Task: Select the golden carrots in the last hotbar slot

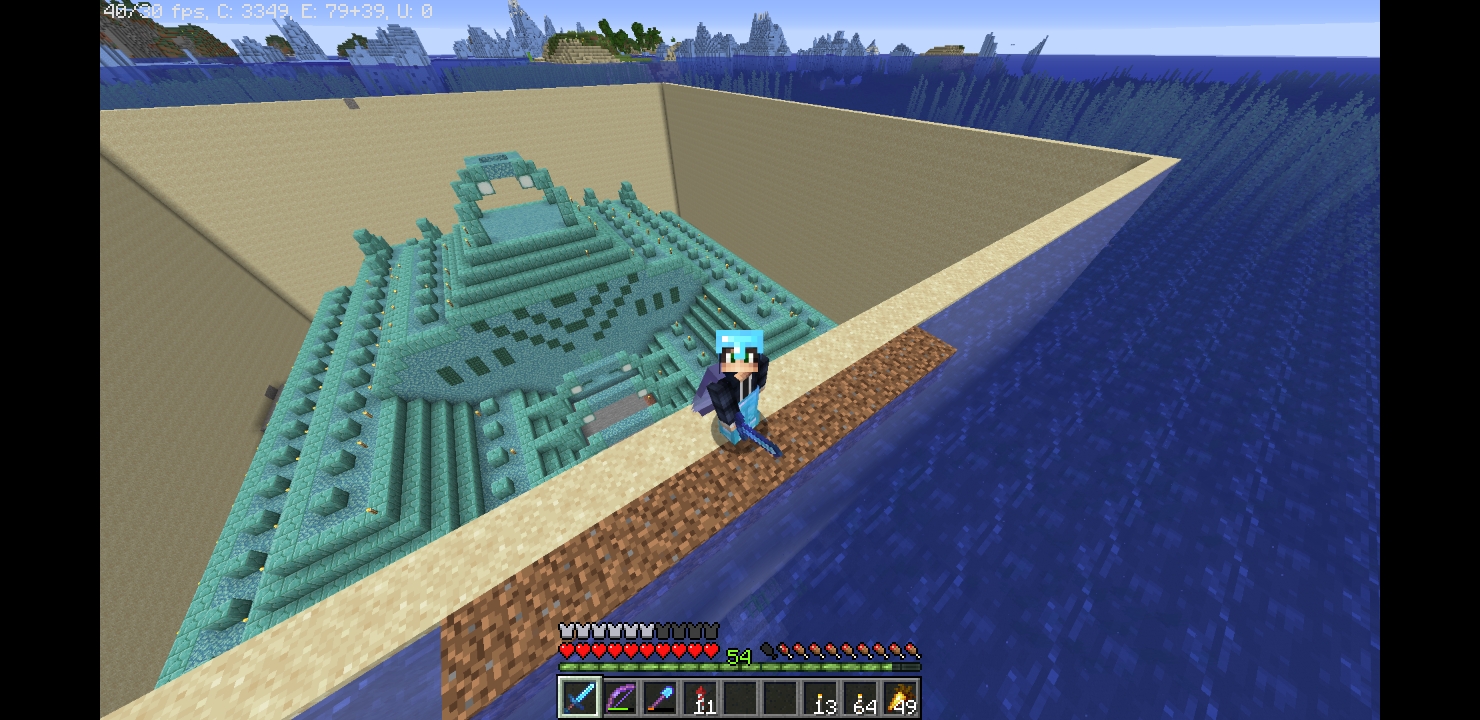Action: 901,697
